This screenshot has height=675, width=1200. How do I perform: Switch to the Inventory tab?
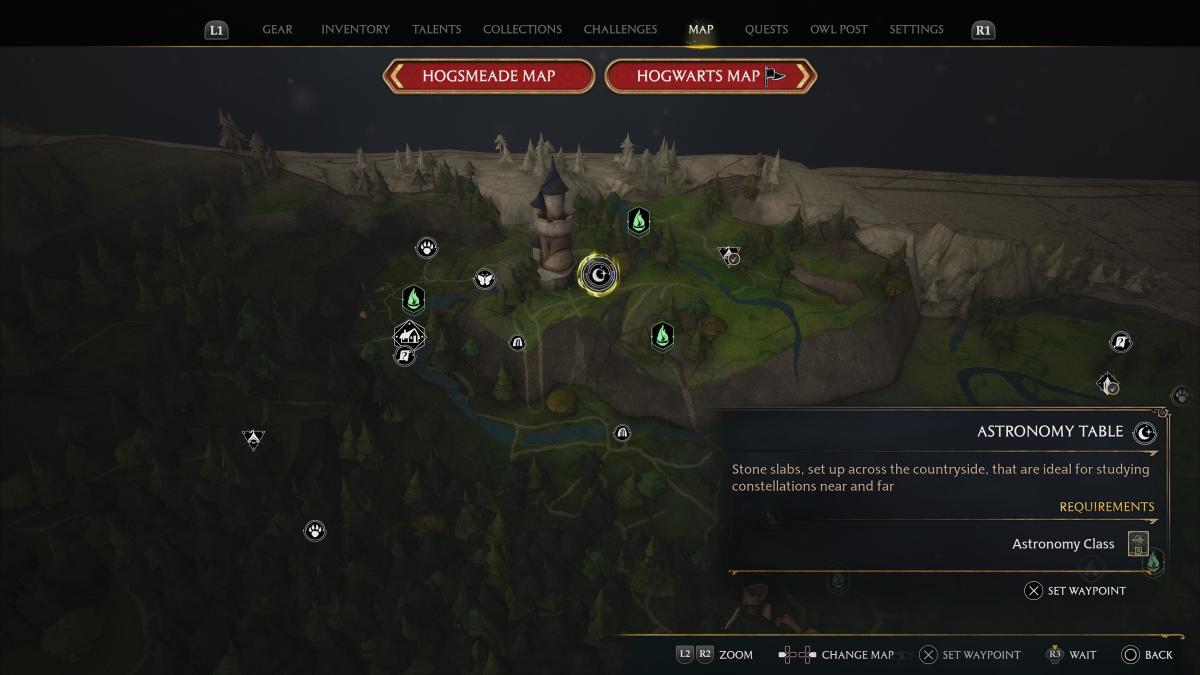[355, 29]
